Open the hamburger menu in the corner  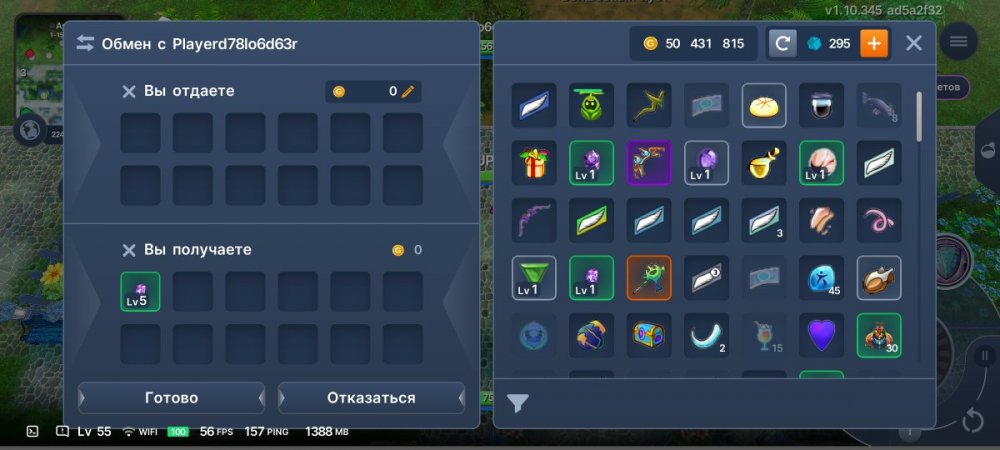coord(959,41)
